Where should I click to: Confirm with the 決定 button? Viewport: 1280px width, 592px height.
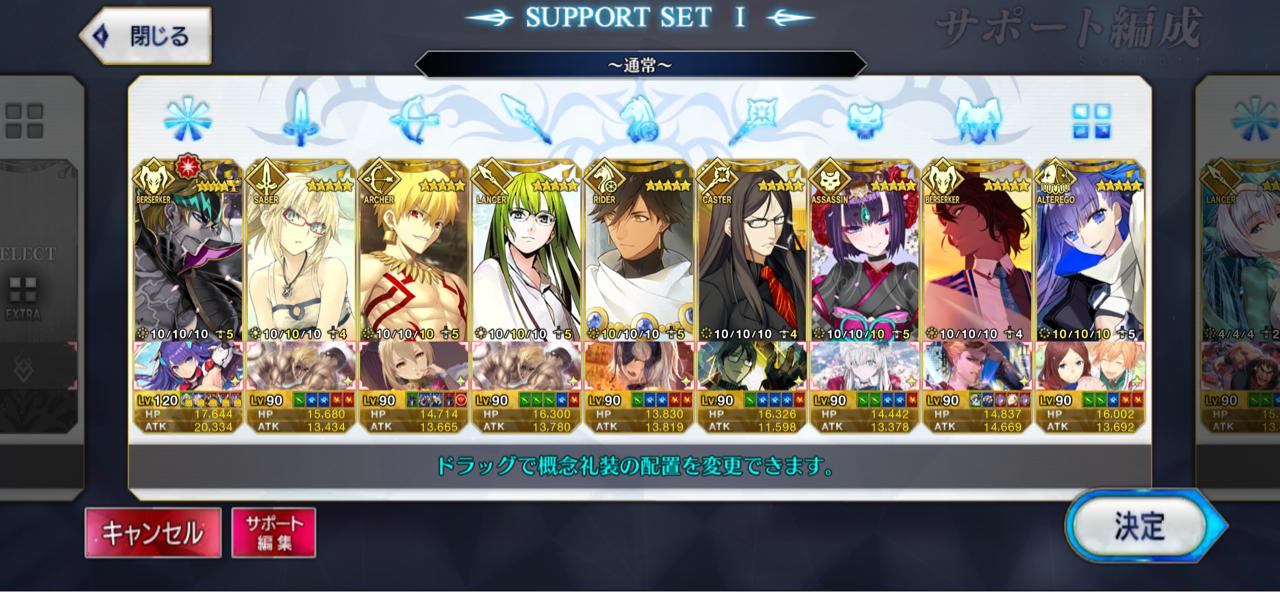pyautogui.click(x=1138, y=526)
